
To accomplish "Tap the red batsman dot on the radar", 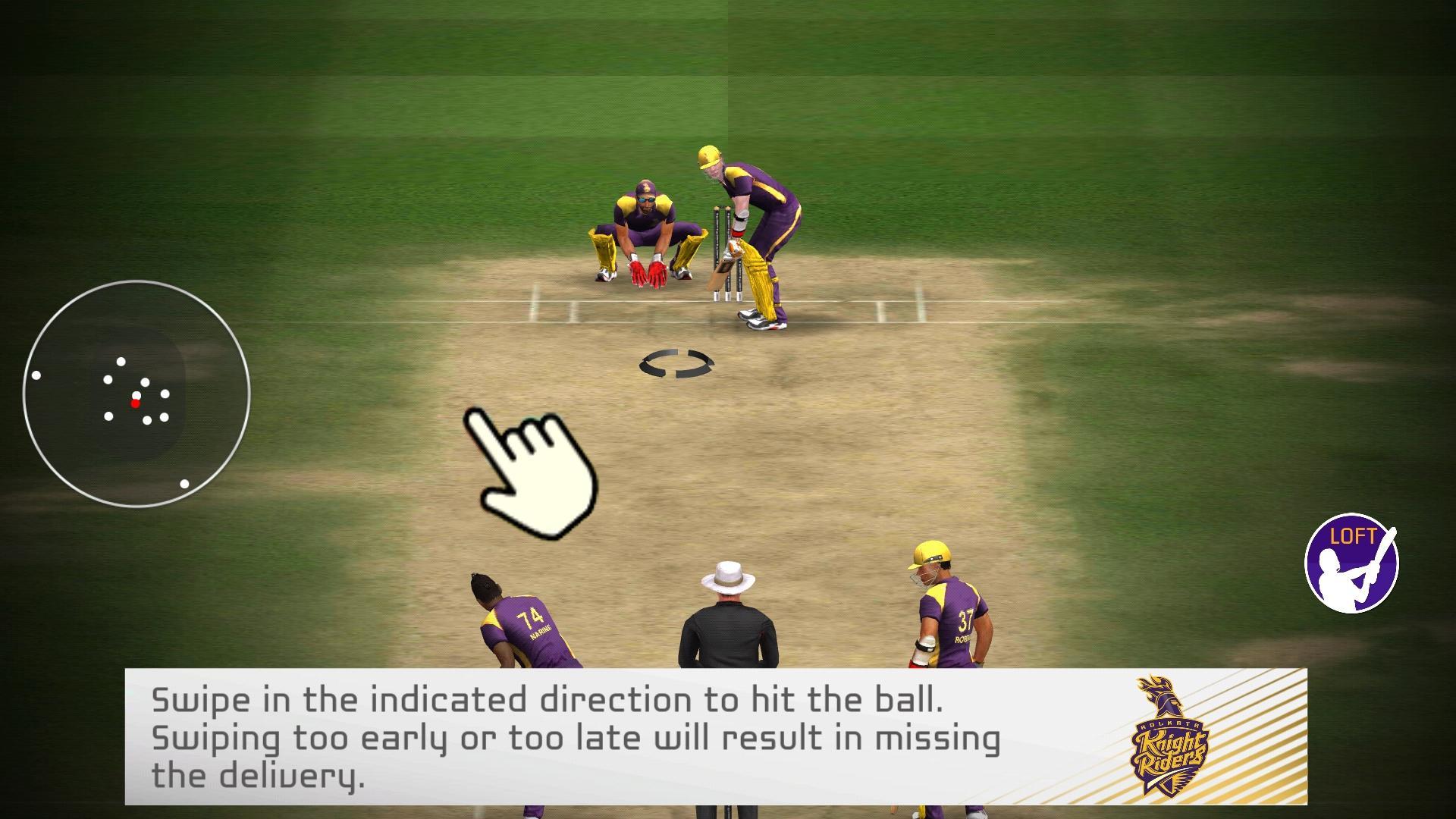I will [136, 404].
